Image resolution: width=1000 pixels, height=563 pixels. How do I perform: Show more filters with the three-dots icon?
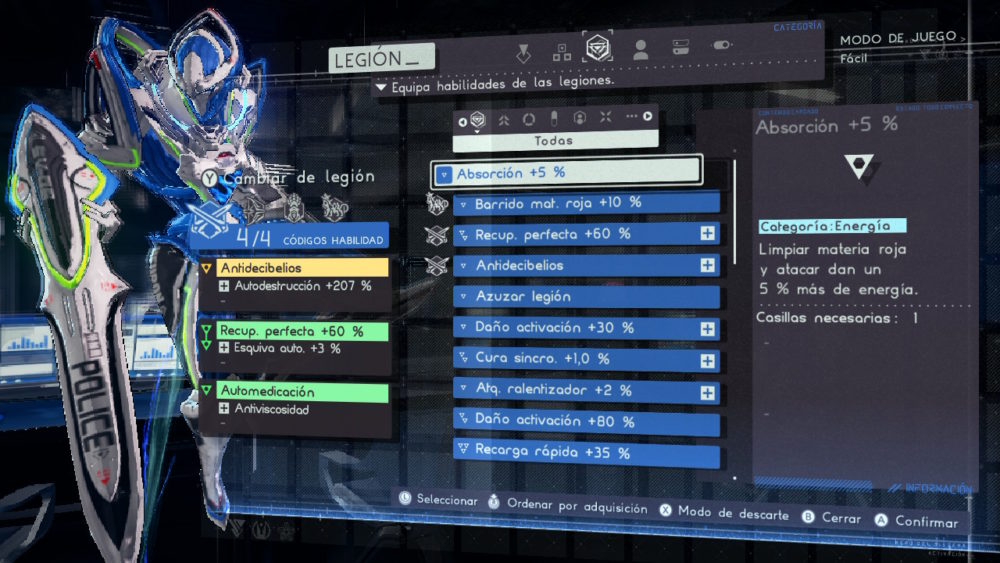[630, 117]
